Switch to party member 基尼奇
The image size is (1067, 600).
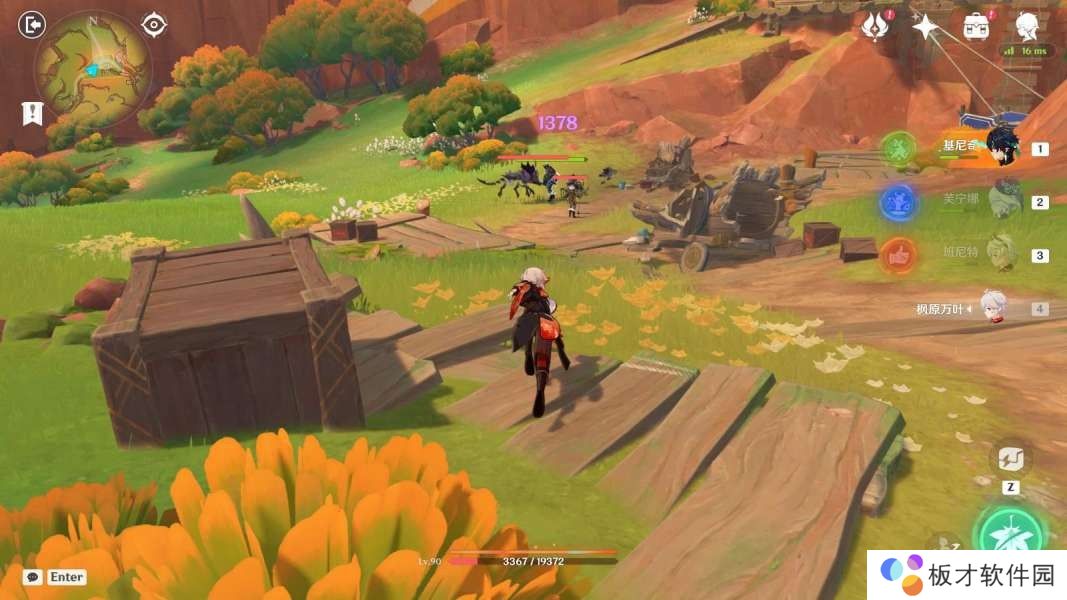point(1001,146)
